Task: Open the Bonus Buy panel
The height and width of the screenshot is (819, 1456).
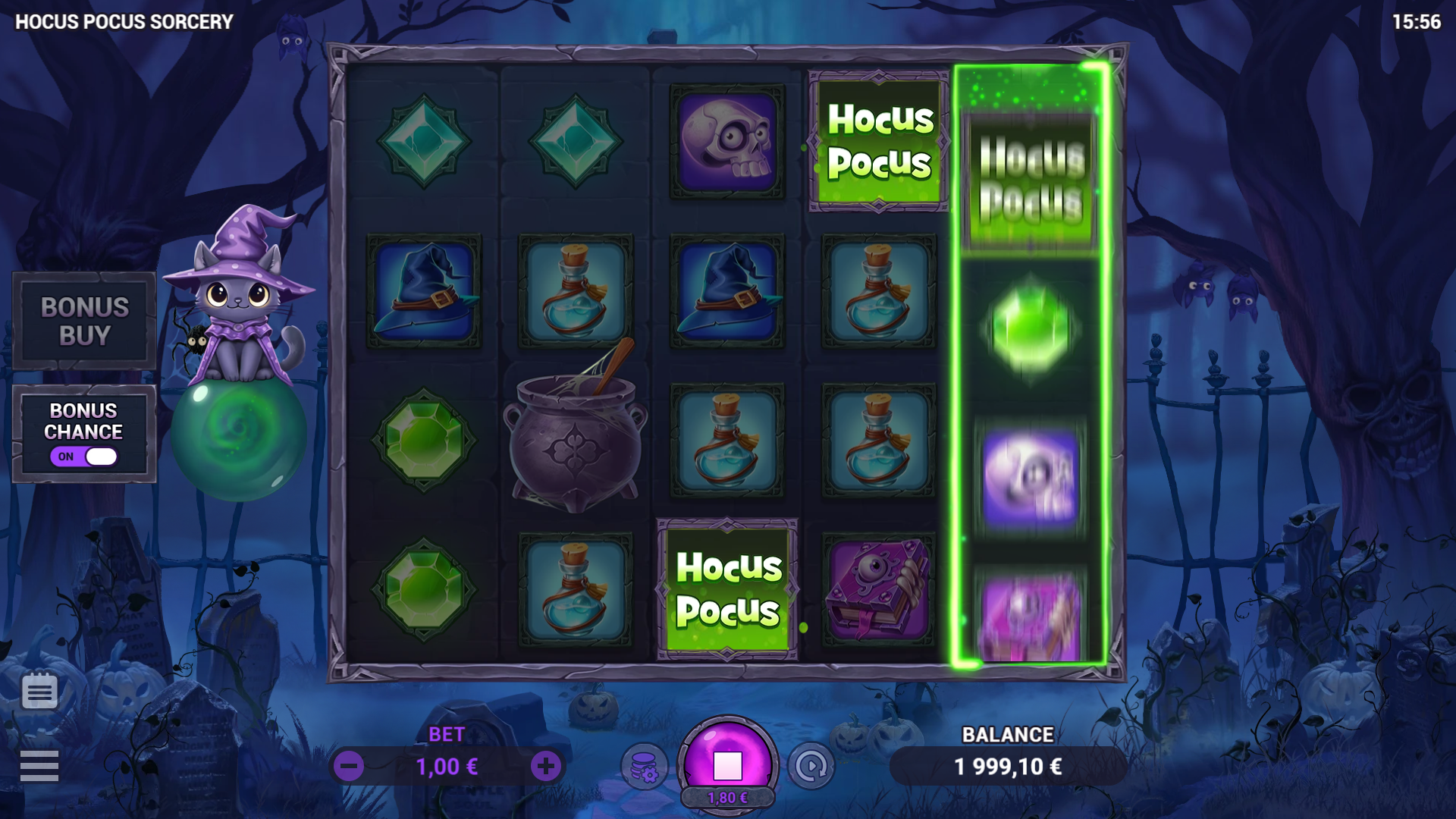Action: pyautogui.click(x=84, y=321)
